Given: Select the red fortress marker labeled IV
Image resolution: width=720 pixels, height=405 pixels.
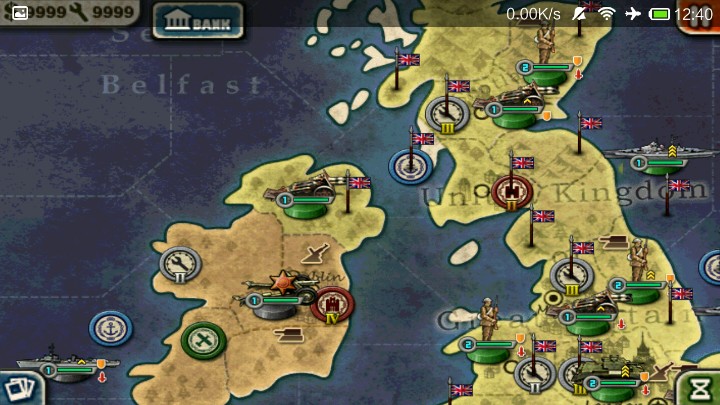Looking at the screenshot, I should pos(332,303).
